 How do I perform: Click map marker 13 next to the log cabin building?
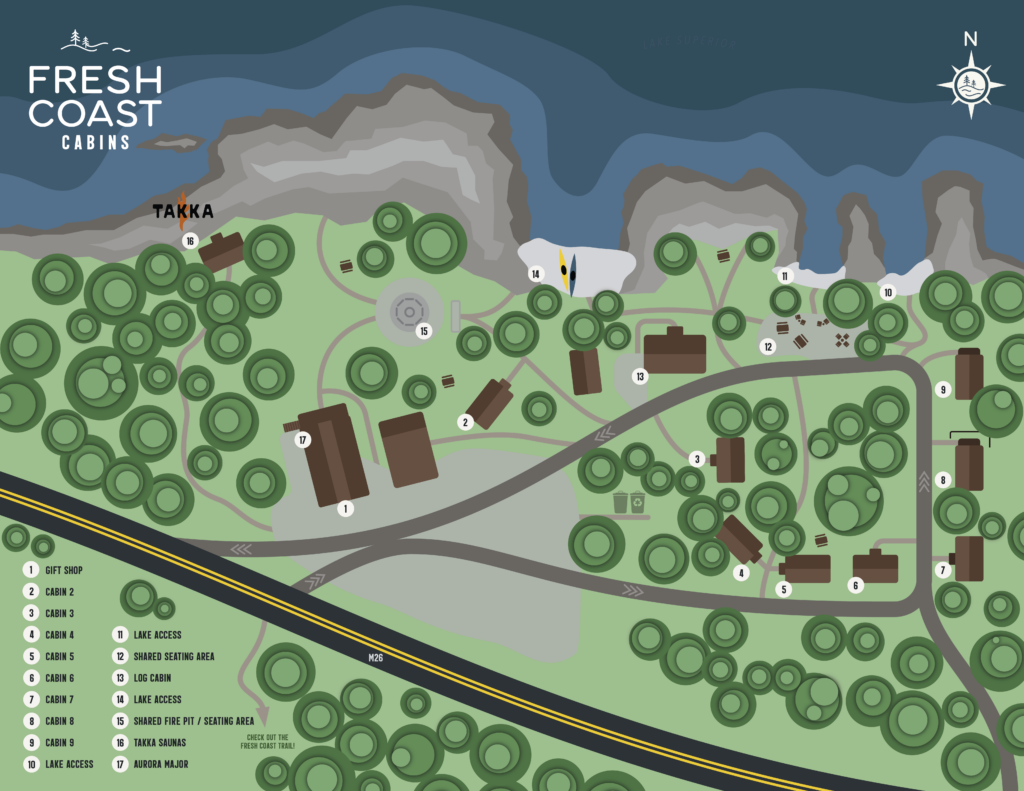click(x=640, y=376)
